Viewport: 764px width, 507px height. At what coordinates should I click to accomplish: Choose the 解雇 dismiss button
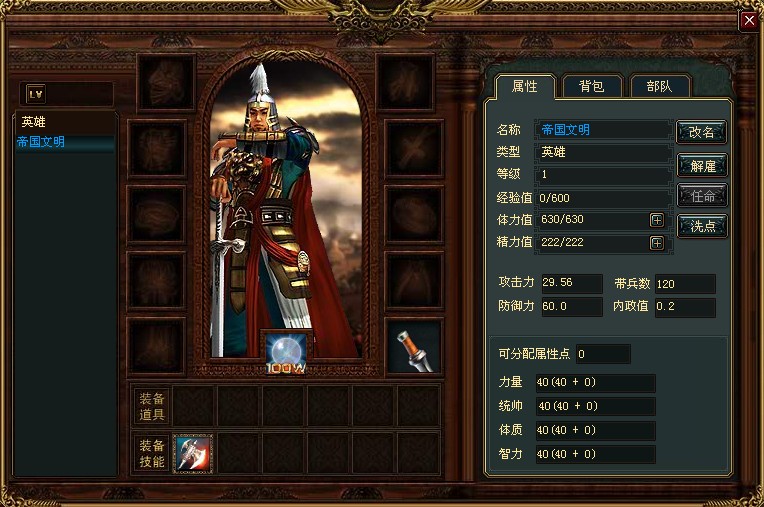[701, 164]
